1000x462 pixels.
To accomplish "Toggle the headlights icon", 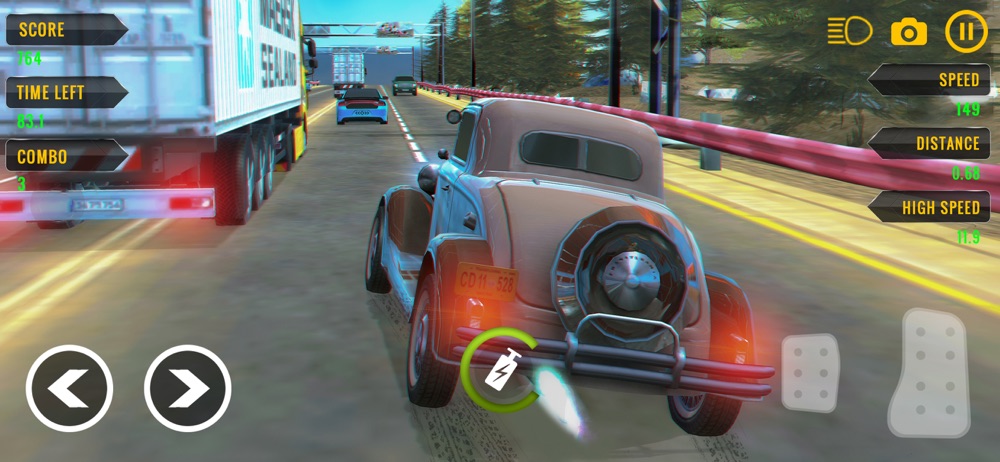I will [x=849, y=31].
